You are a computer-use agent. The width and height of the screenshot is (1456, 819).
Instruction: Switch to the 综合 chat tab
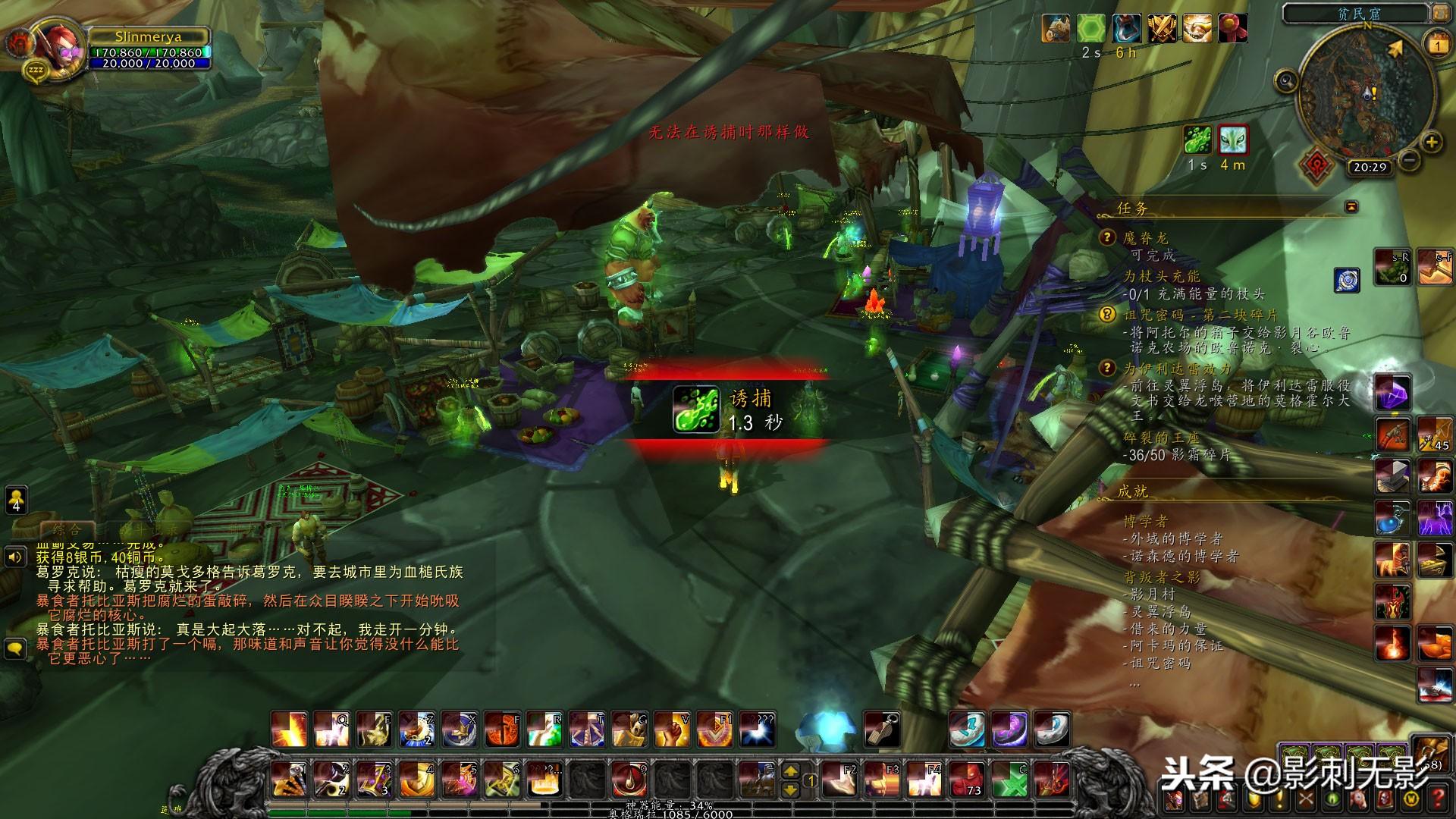click(65, 529)
